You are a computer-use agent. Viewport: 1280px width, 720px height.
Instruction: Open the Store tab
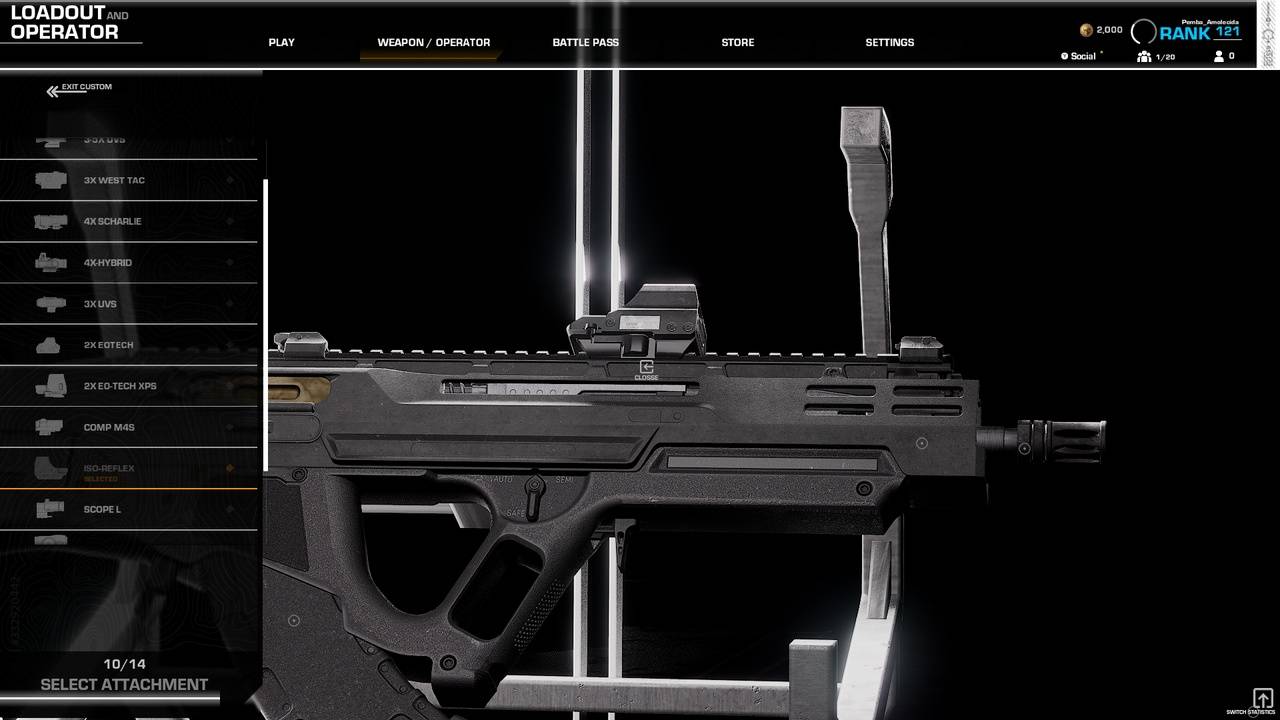[737, 43]
